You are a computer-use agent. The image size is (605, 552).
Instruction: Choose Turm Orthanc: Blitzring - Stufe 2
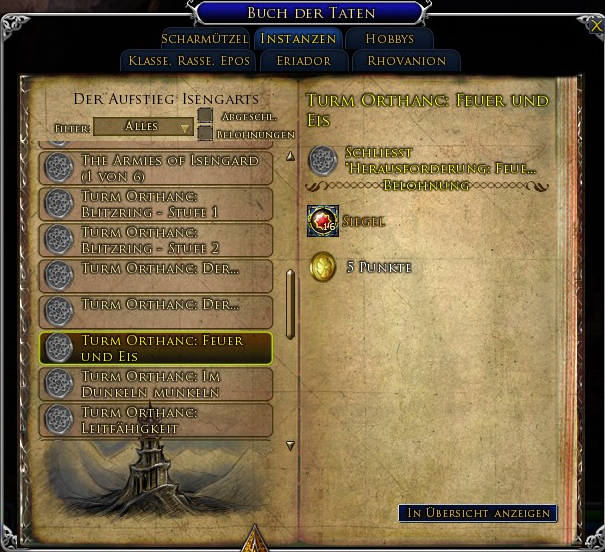[156, 240]
